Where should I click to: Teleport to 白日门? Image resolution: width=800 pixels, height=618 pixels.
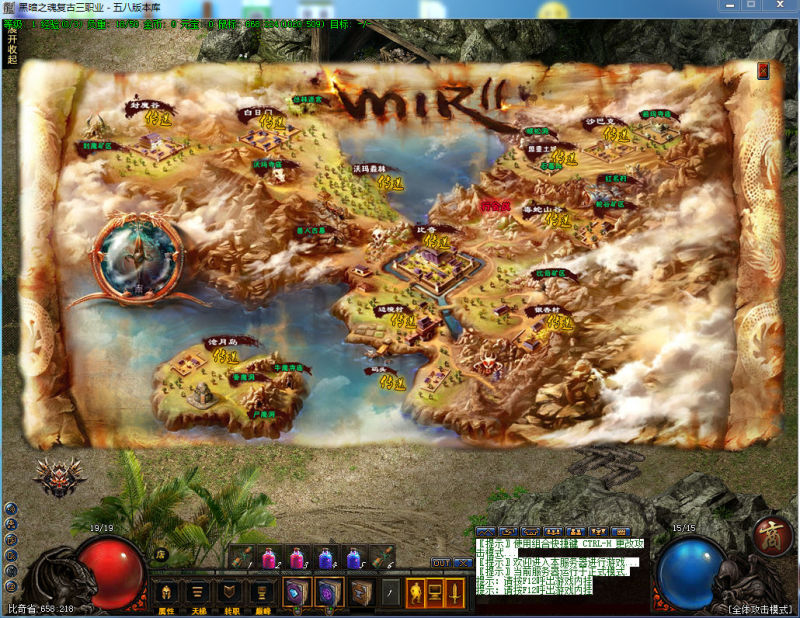(x=272, y=124)
